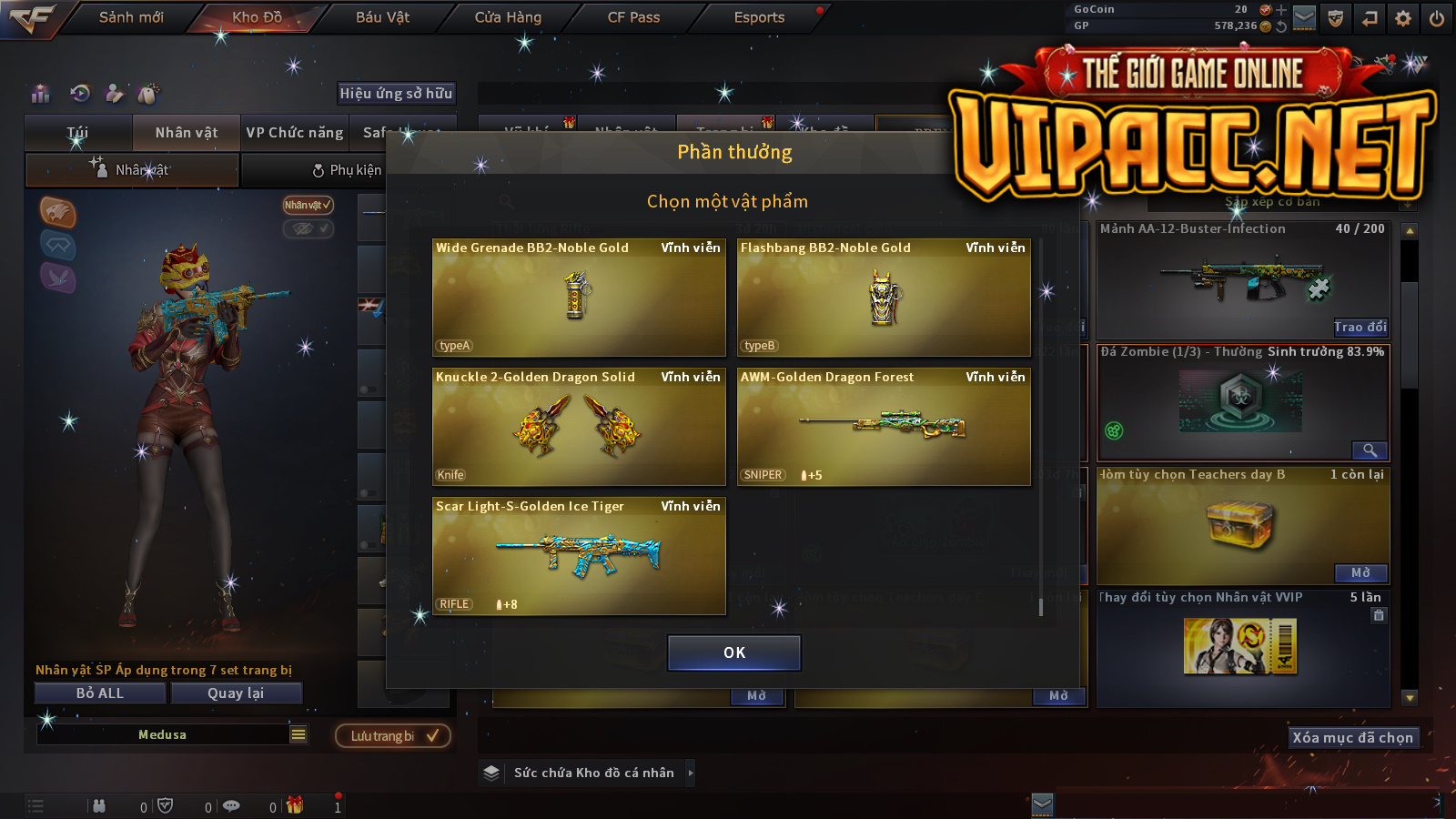This screenshot has height=819, width=1456.
Task: Choose the Wide Grenade BB2-Noble Gold reward
Action: coord(578,298)
